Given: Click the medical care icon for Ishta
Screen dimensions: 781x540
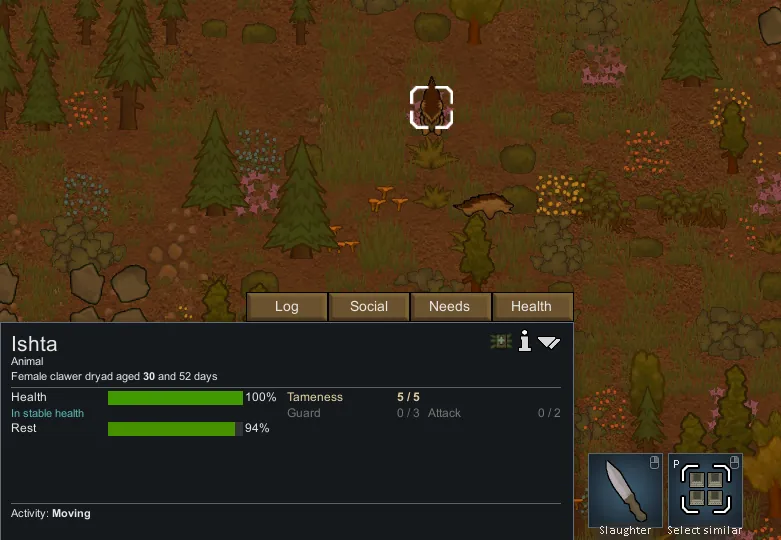Looking at the screenshot, I should 501,342.
